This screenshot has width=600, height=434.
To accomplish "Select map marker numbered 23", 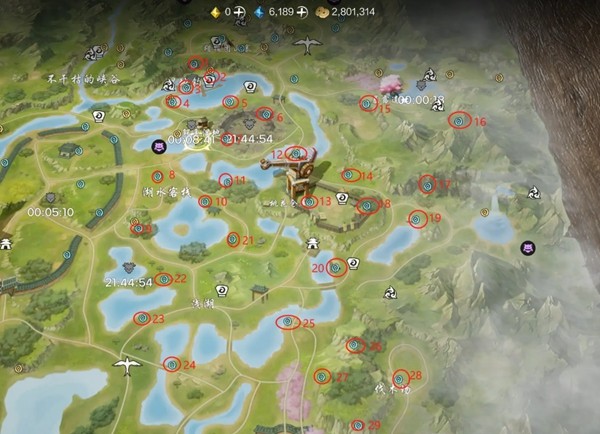I will 142,318.
